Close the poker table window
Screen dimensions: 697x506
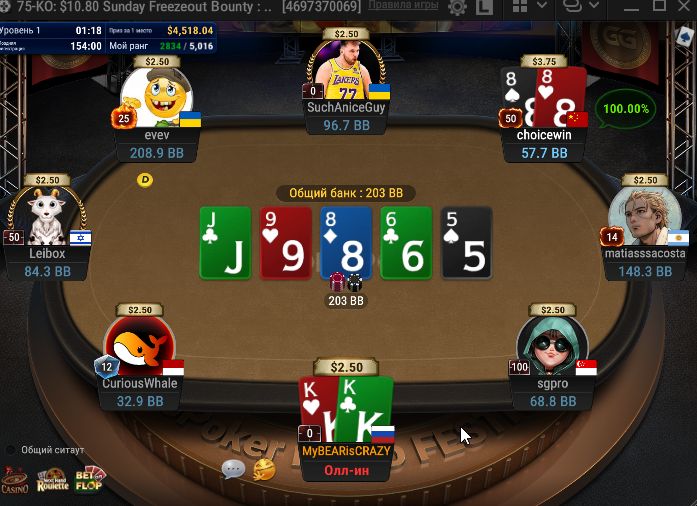(x=683, y=8)
